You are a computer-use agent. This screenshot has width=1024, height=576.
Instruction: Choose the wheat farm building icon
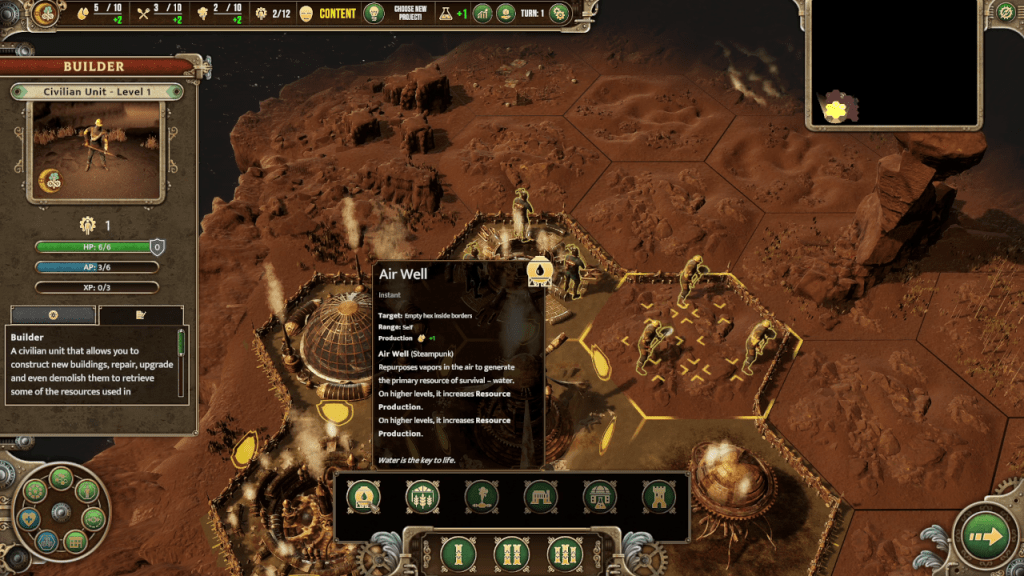pyautogui.click(x=422, y=495)
